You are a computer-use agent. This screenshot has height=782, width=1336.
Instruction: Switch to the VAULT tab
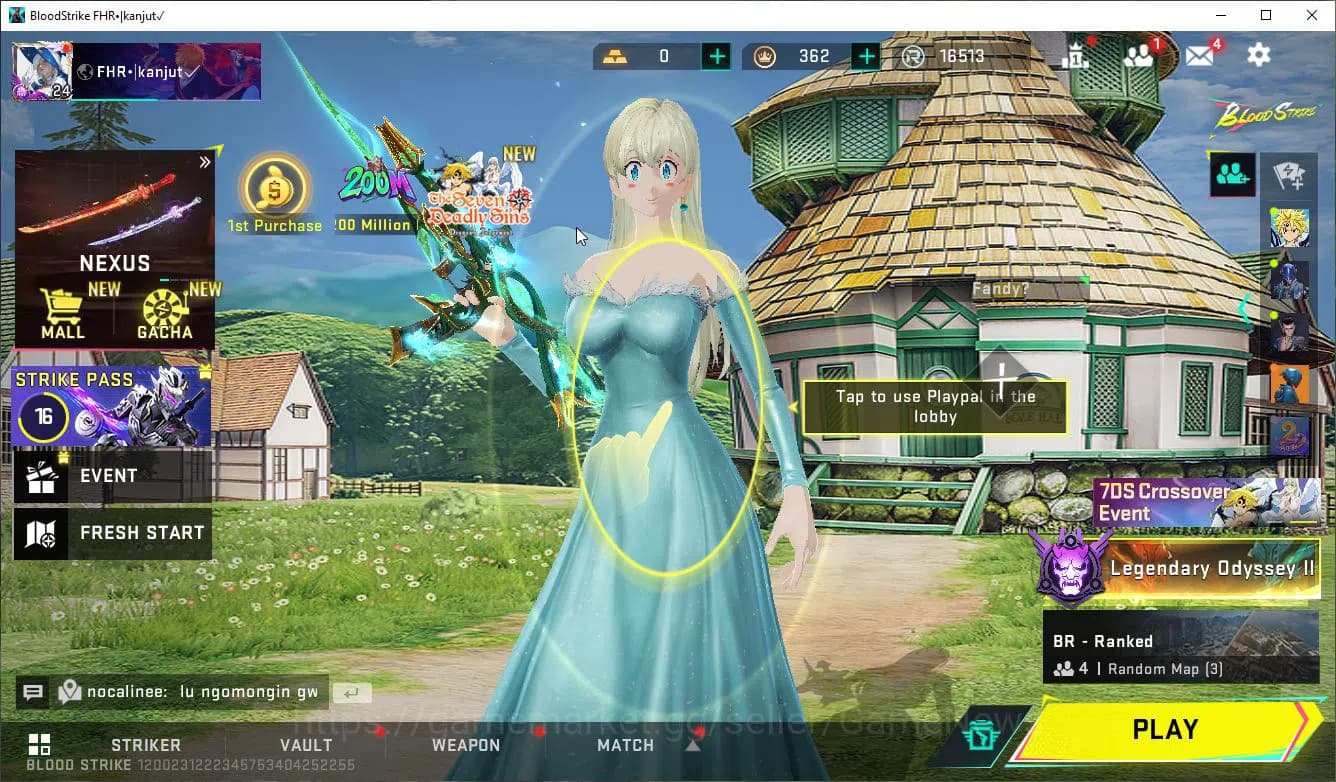(x=306, y=745)
